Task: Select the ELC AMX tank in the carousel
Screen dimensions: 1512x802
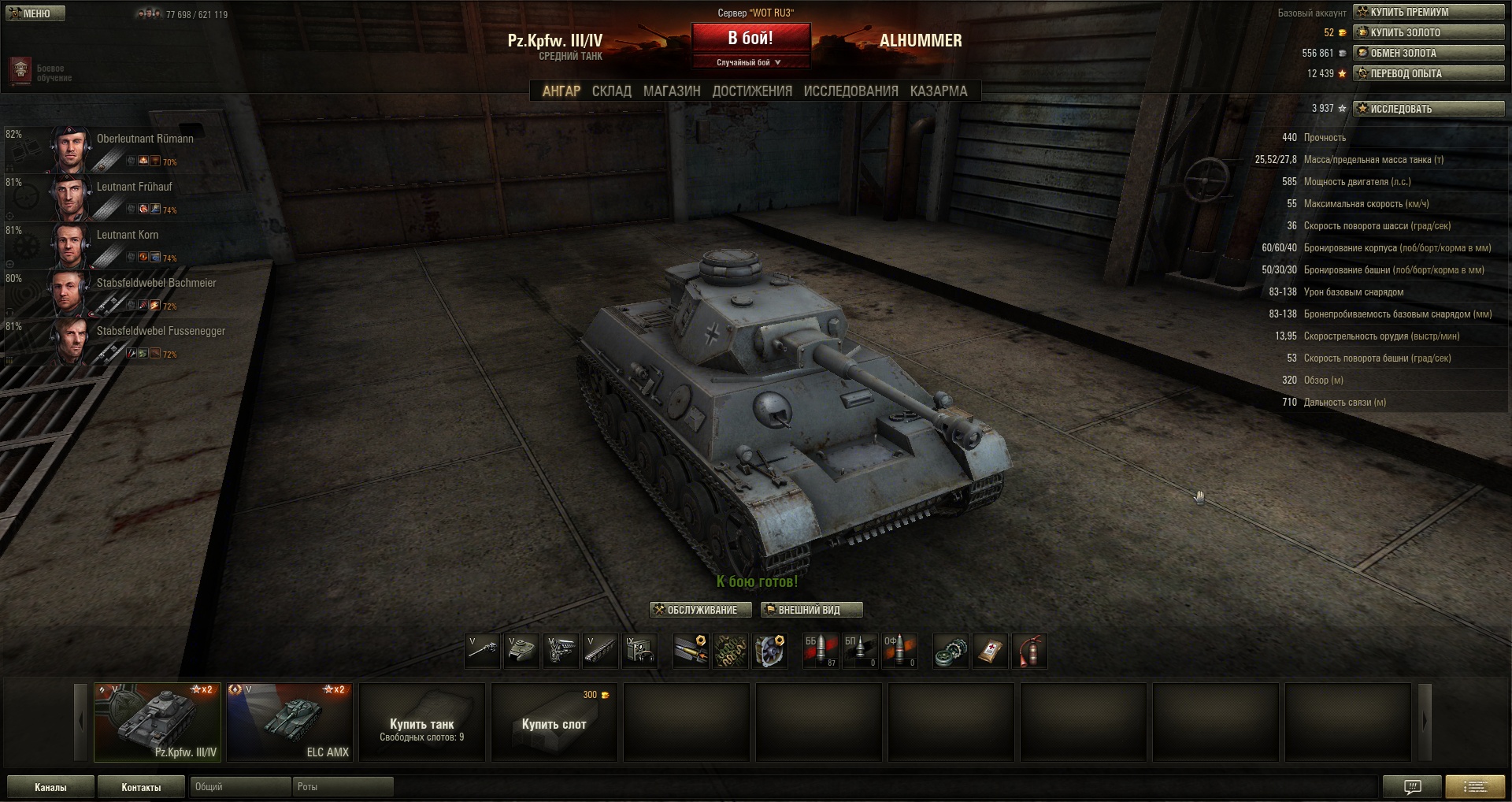Action: tap(290, 722)
